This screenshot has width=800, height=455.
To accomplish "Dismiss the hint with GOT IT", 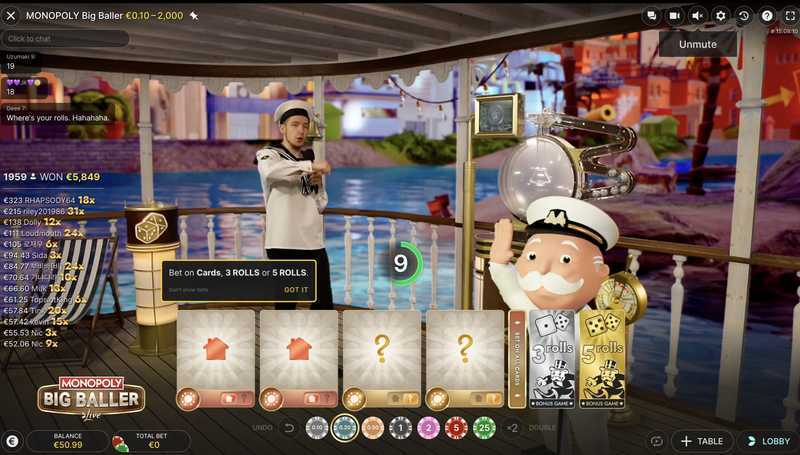I will pos(296,290).
